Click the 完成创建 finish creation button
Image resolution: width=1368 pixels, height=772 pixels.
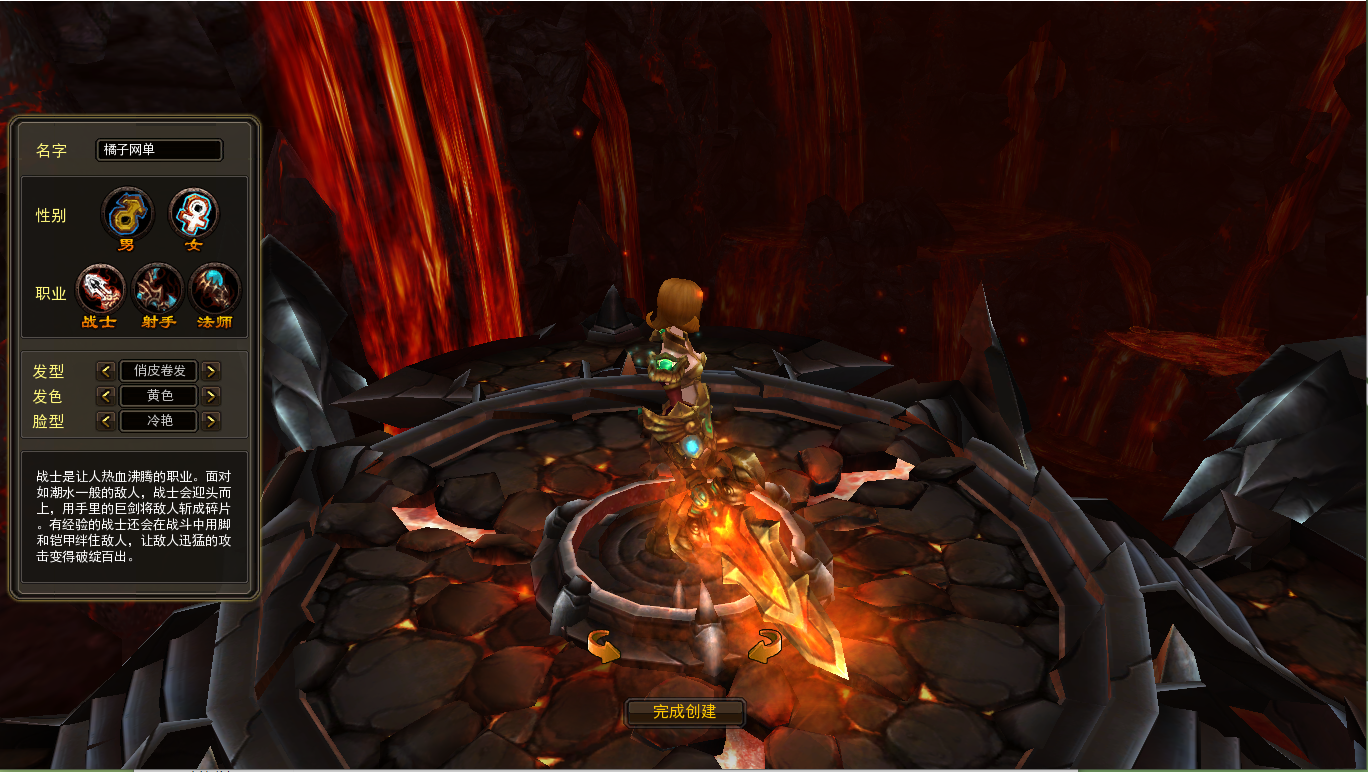point(685,712)
